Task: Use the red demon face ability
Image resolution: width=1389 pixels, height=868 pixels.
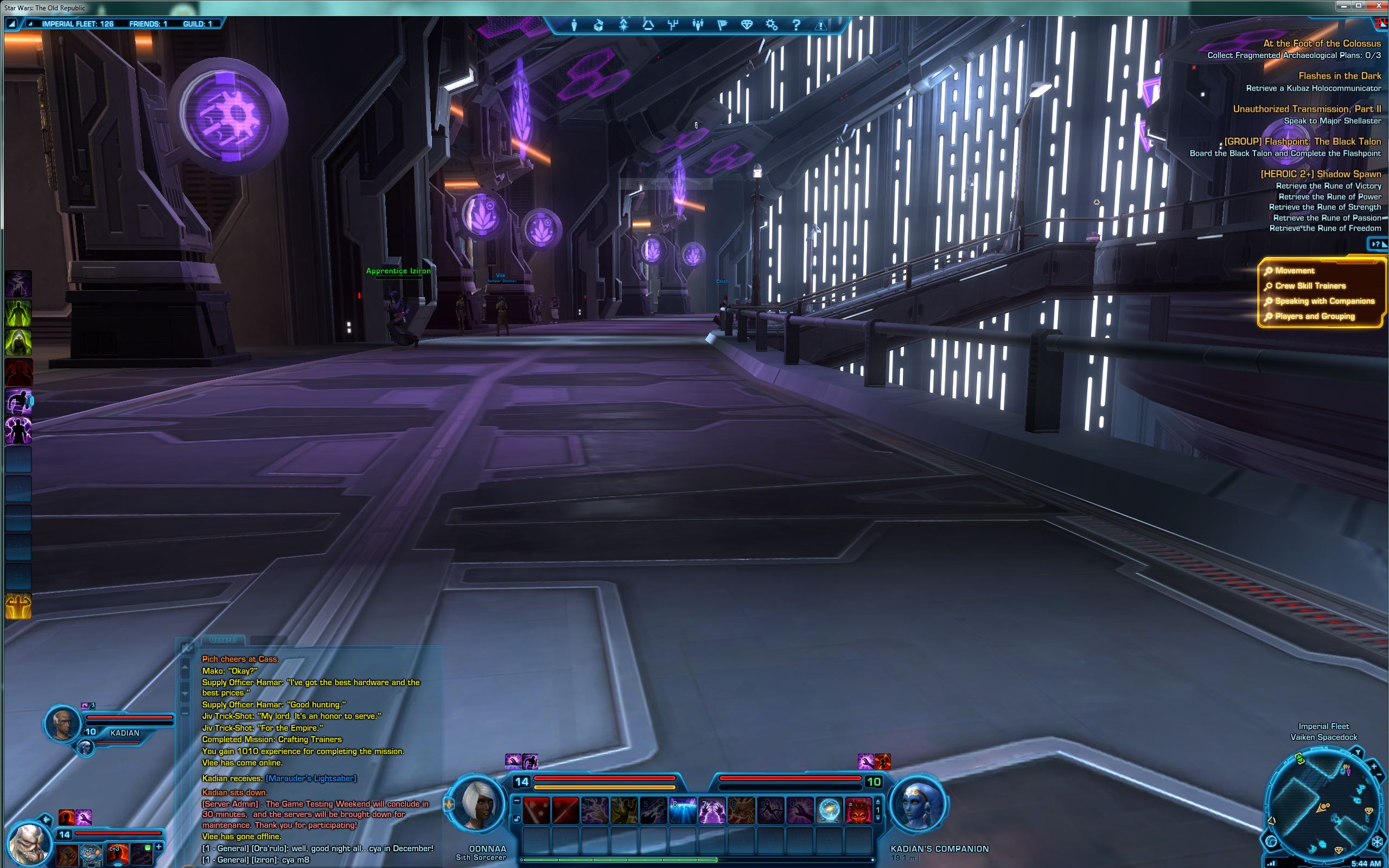Action: [859, 810]
